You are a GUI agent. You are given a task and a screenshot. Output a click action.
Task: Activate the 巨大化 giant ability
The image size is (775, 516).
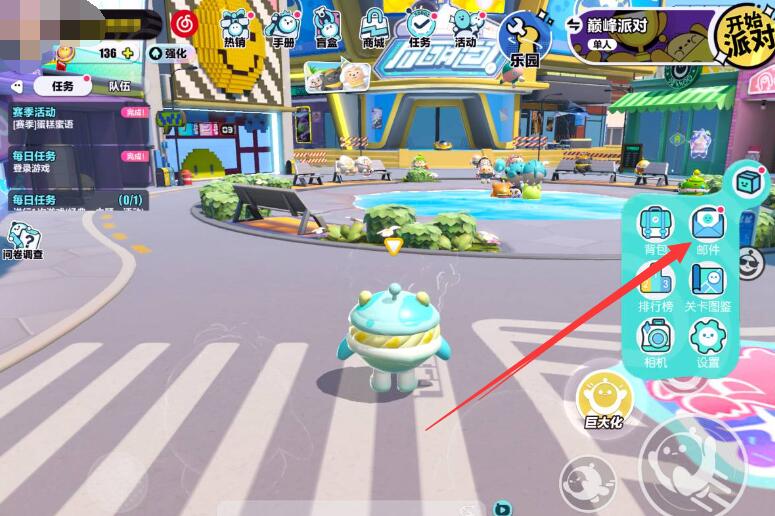click(604, 399)
